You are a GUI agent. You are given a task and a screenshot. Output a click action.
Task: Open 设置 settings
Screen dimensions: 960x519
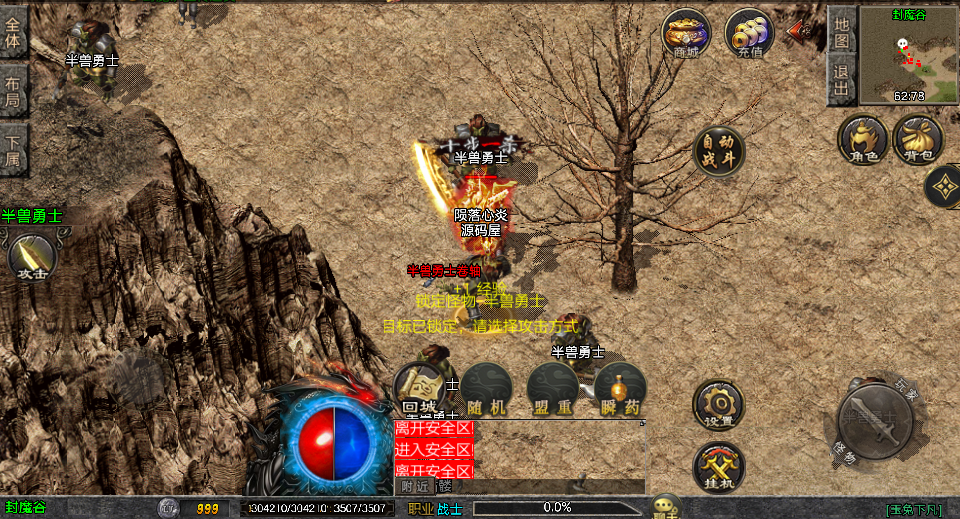pyautogui.click(x=718, y=405)
